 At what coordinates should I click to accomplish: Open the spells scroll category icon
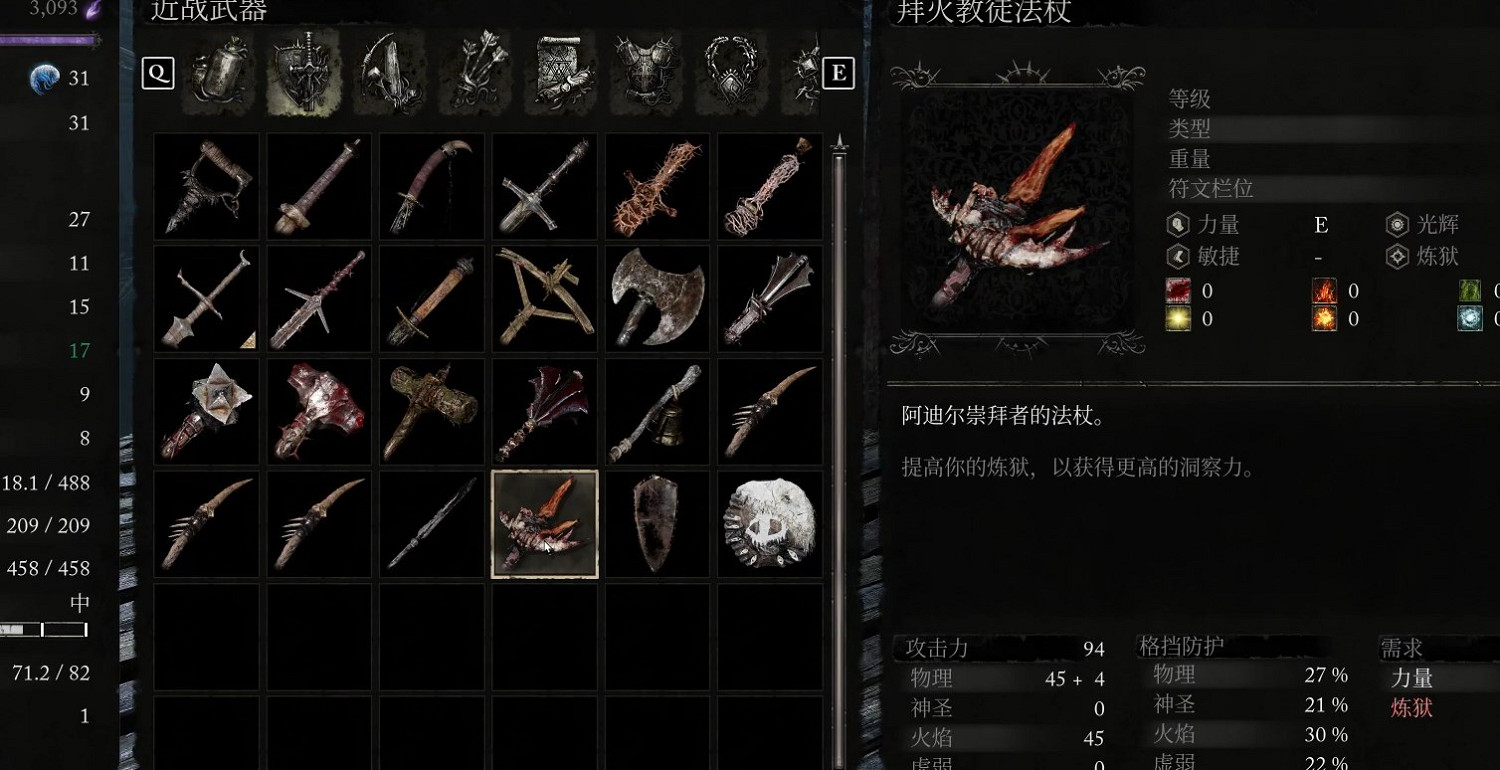click(x=560, y=72)
